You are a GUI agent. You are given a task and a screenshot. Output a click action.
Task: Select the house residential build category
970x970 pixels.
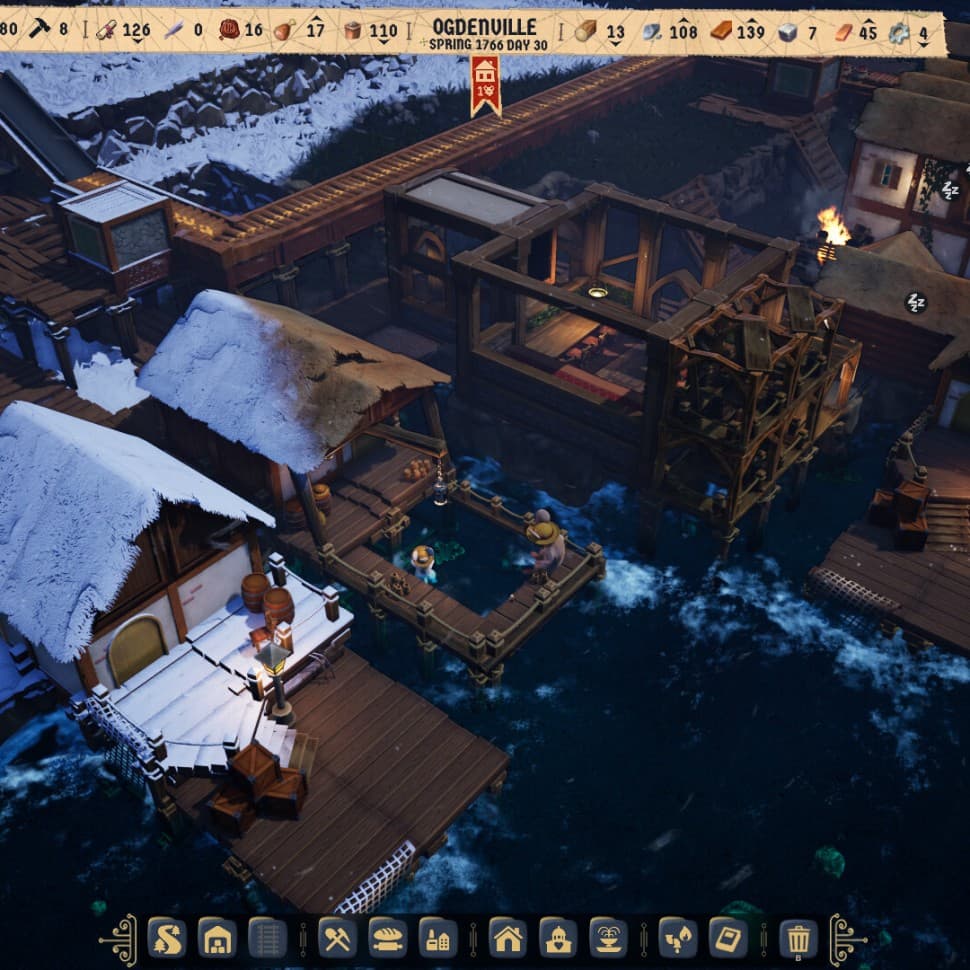point(507,938)
